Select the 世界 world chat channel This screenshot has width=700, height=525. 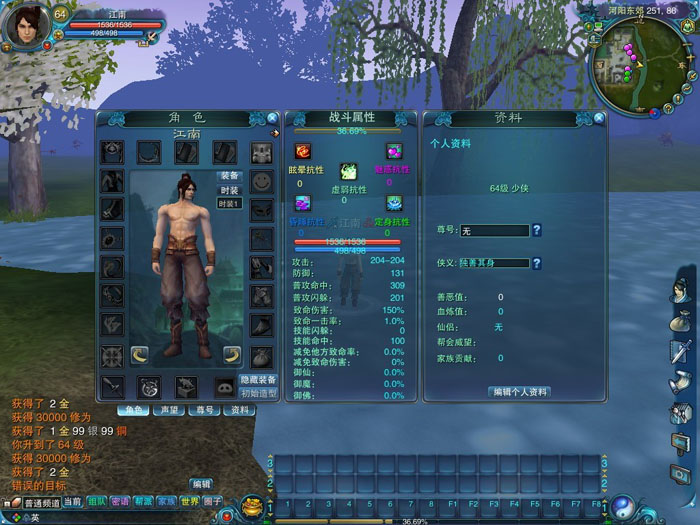pos(189,501)
